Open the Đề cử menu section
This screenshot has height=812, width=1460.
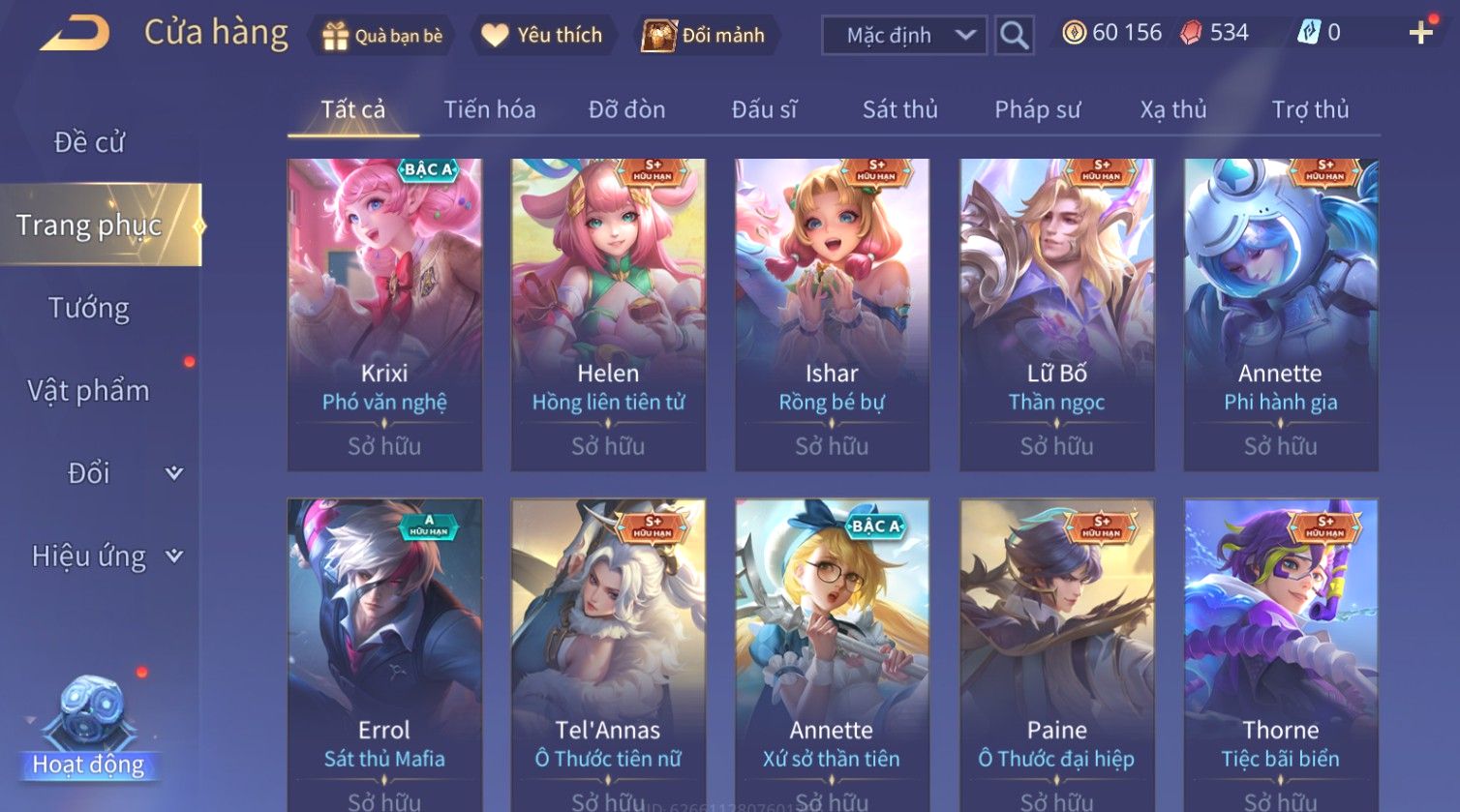pyautogui.click(x=89, y=142)
